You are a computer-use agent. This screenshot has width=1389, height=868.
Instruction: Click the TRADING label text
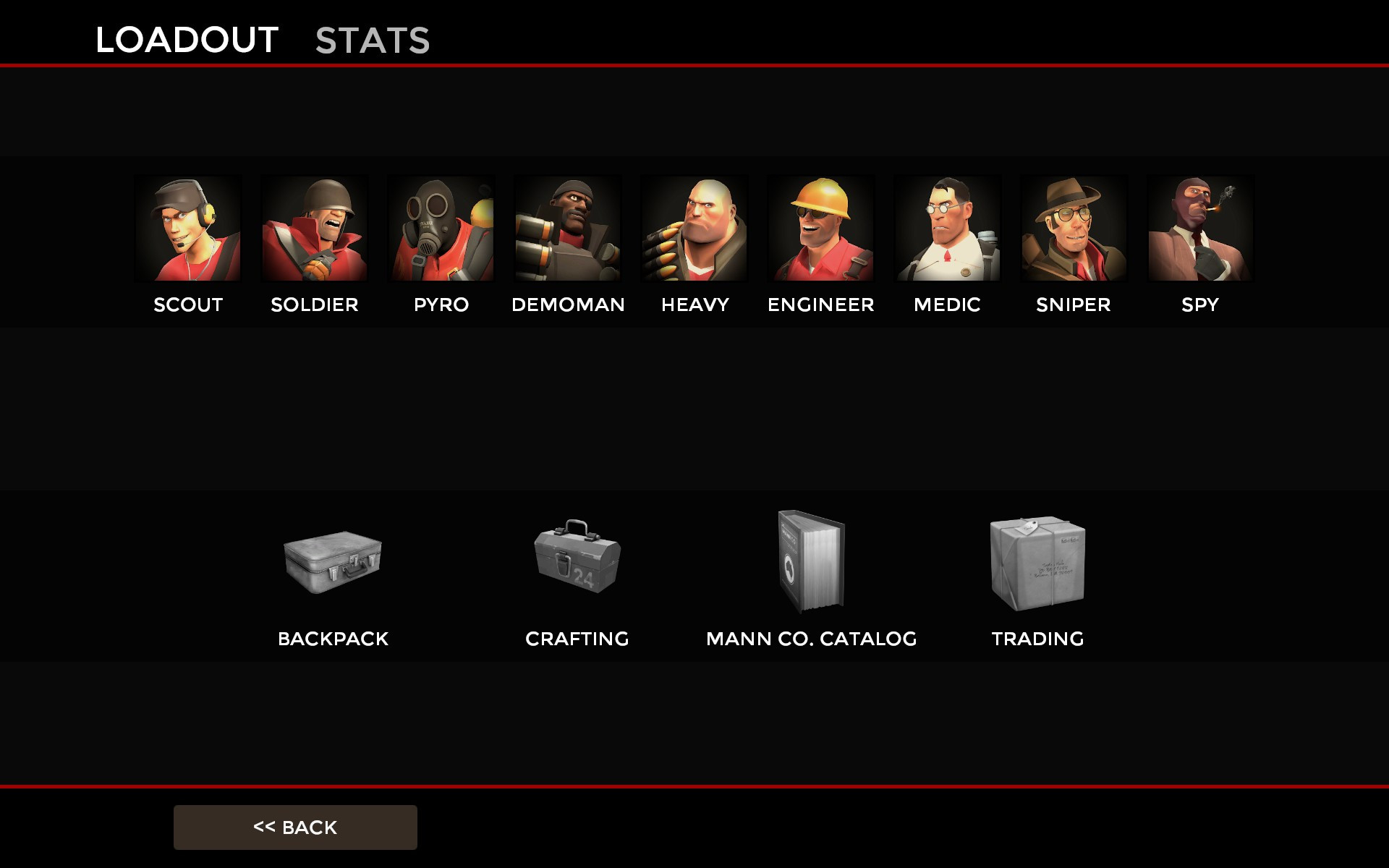pyautogui.click(x=1037, y=639)
